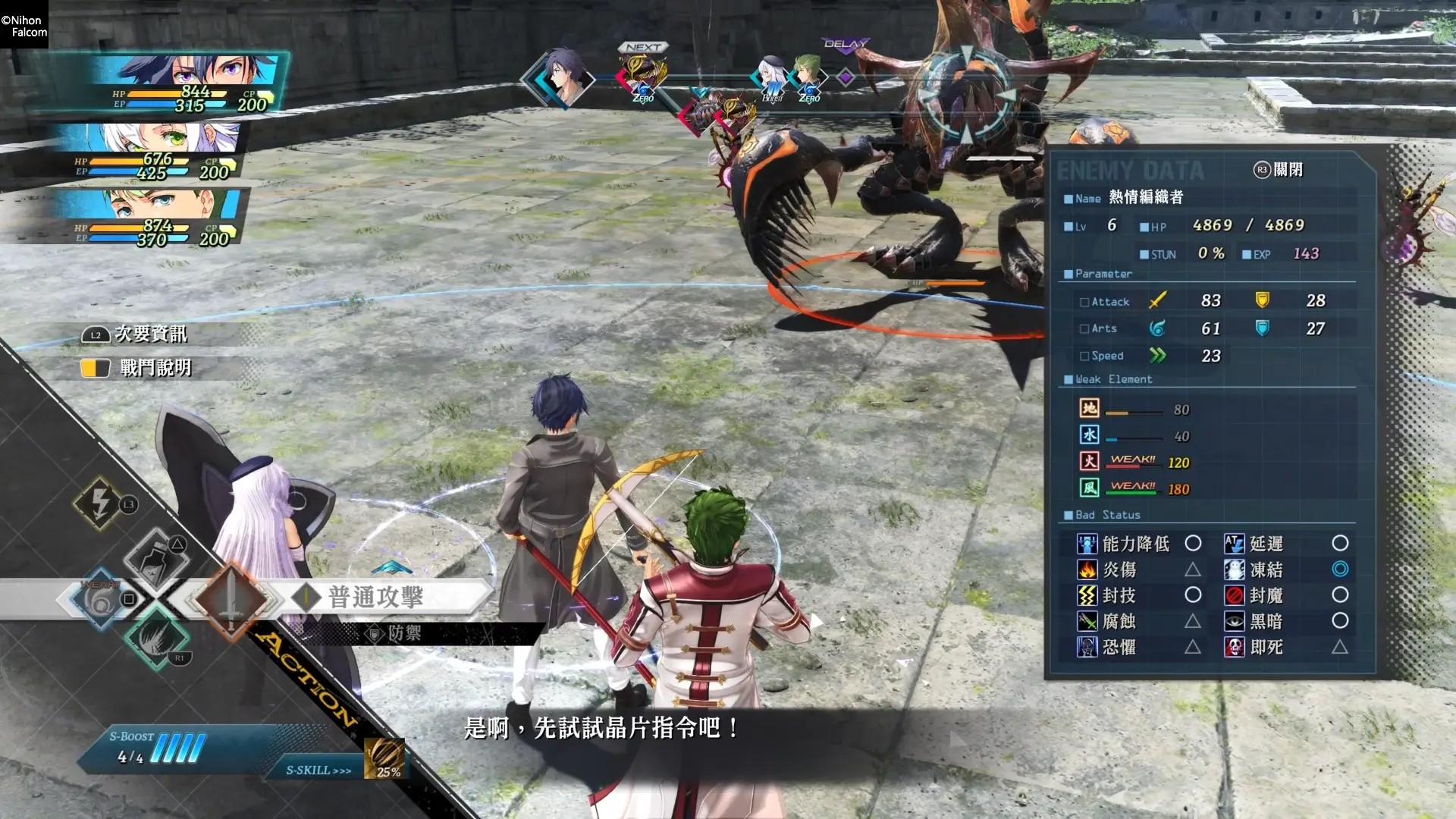The image size is (1456, 819).
Task: Open 戰鬥說明 battle explanation
Action: [154, 369]
